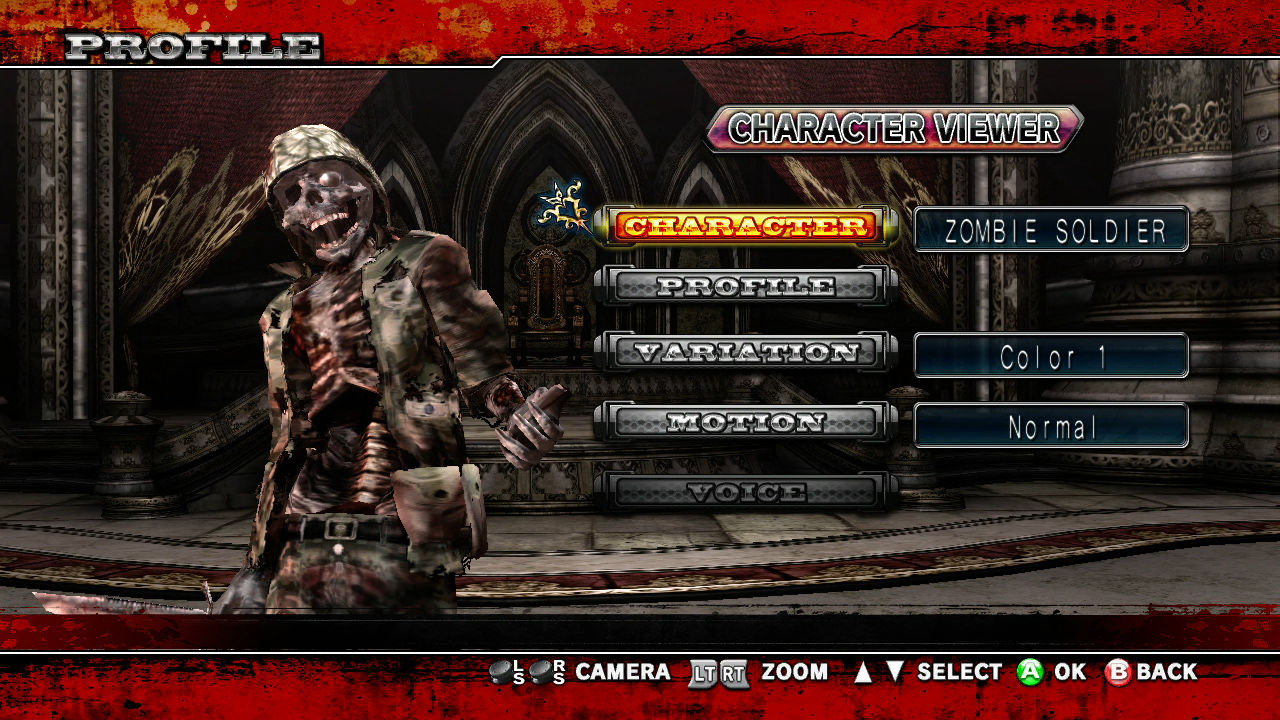Open the PROFILE menu entry
1280x720 pixels.
pos(746,286)
